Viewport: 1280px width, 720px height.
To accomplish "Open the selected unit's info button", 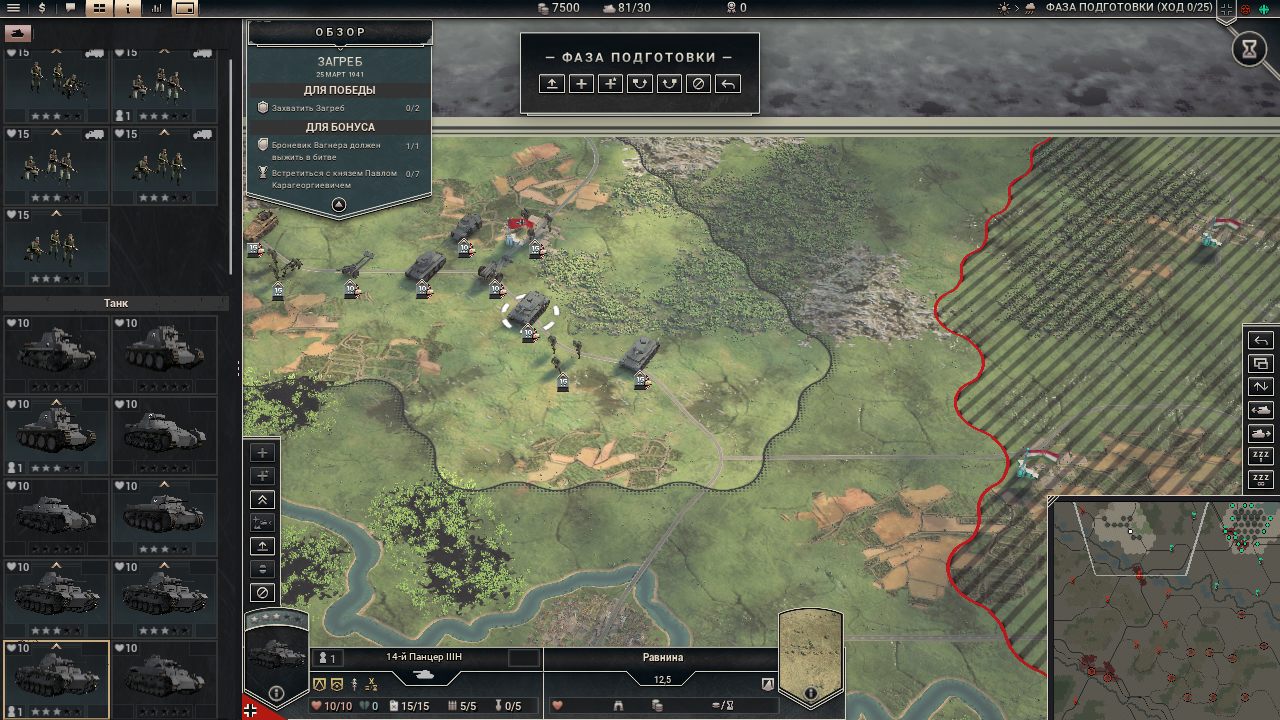I will tap(276, 692).
